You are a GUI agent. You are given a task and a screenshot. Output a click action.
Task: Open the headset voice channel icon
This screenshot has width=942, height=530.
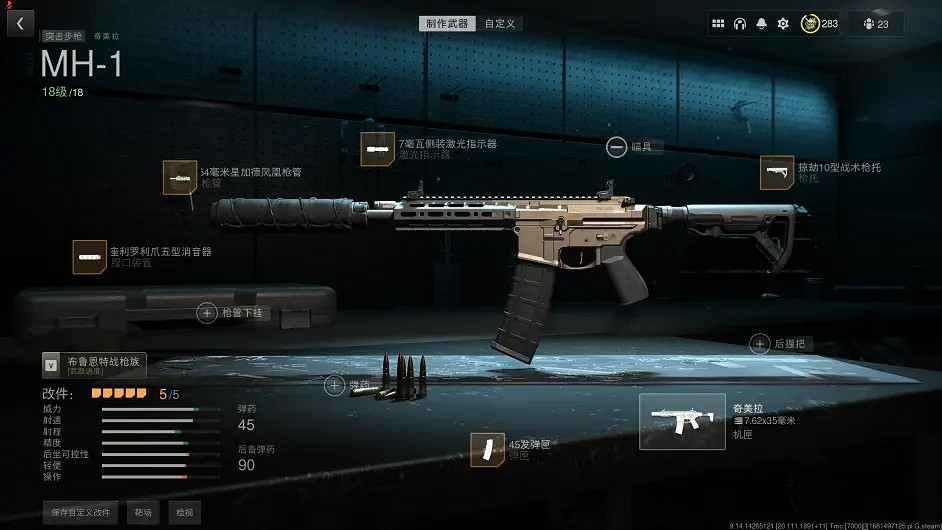pos(740,23)
